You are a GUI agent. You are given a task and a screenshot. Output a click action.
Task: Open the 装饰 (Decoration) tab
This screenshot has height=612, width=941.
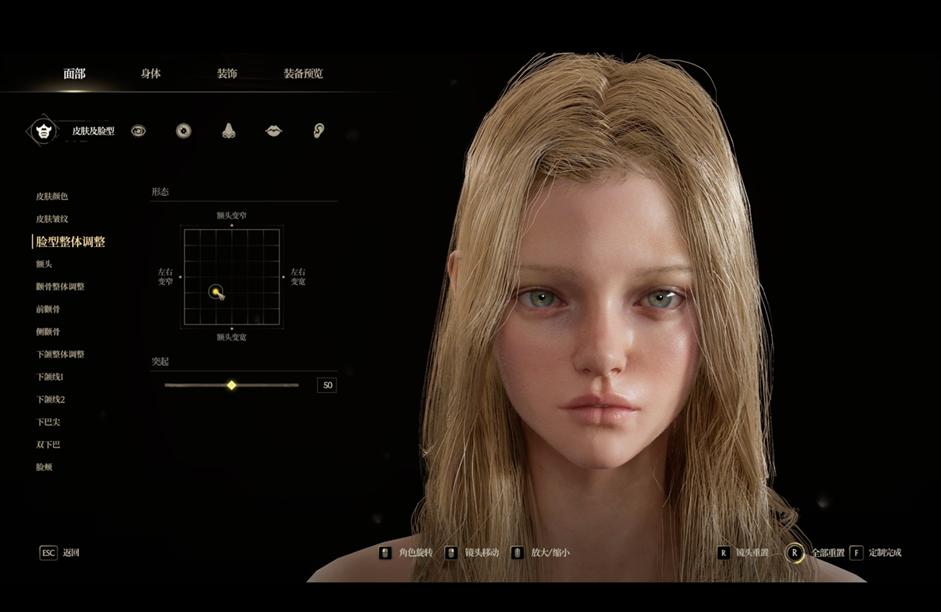[227, 74]
